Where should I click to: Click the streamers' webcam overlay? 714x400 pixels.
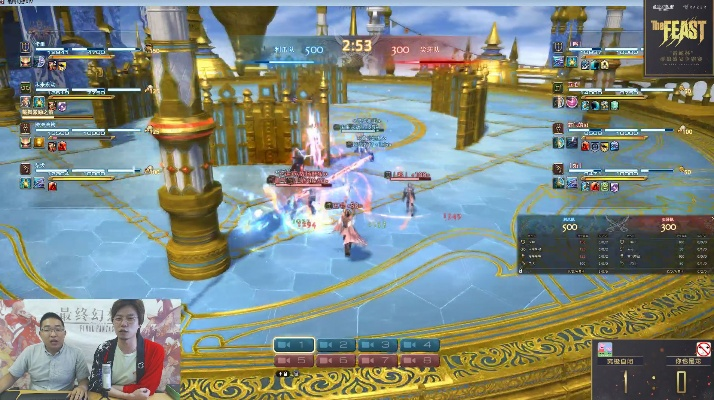tap(90, 348)
